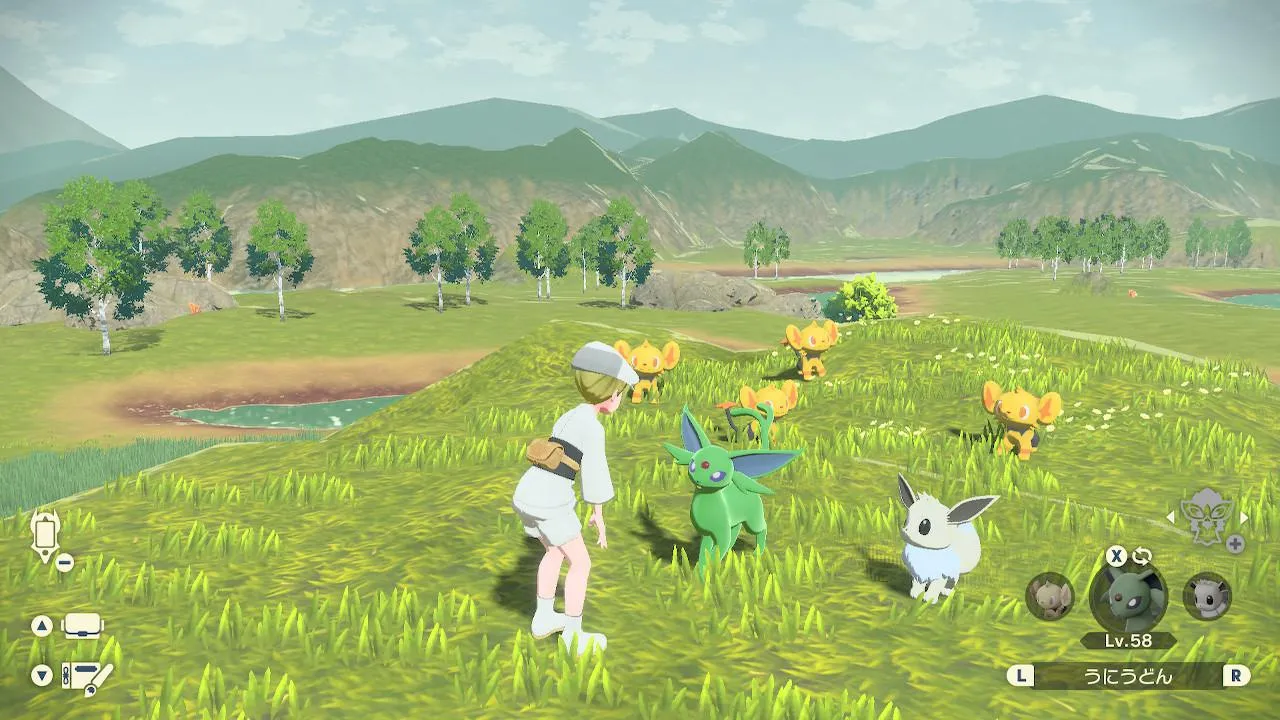This screenshot has width=1280, height=720.
Task: Choose the Eevee party portrait
Action: (x=1207, y=596)
